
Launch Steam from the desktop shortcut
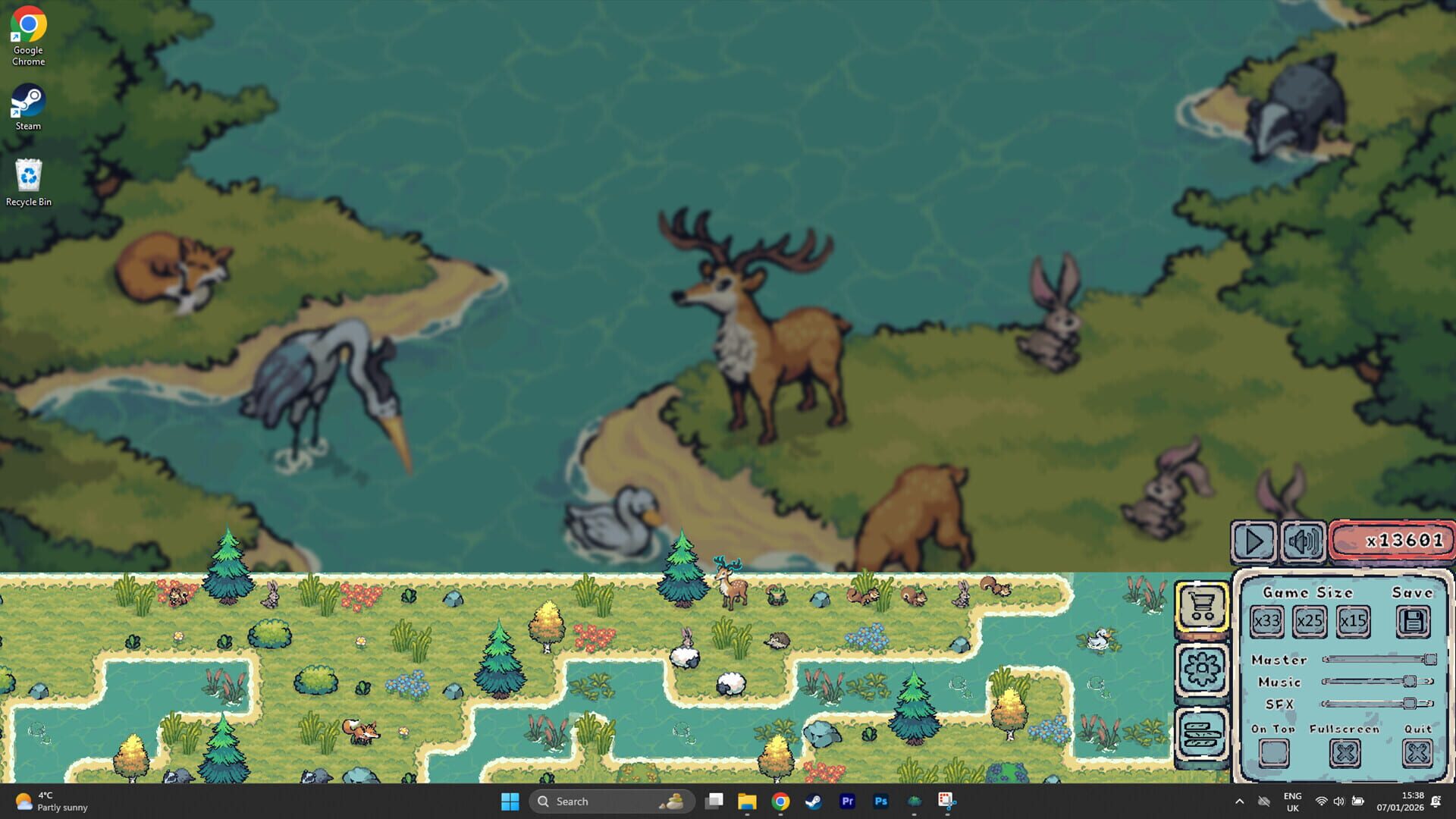point(27,99)
